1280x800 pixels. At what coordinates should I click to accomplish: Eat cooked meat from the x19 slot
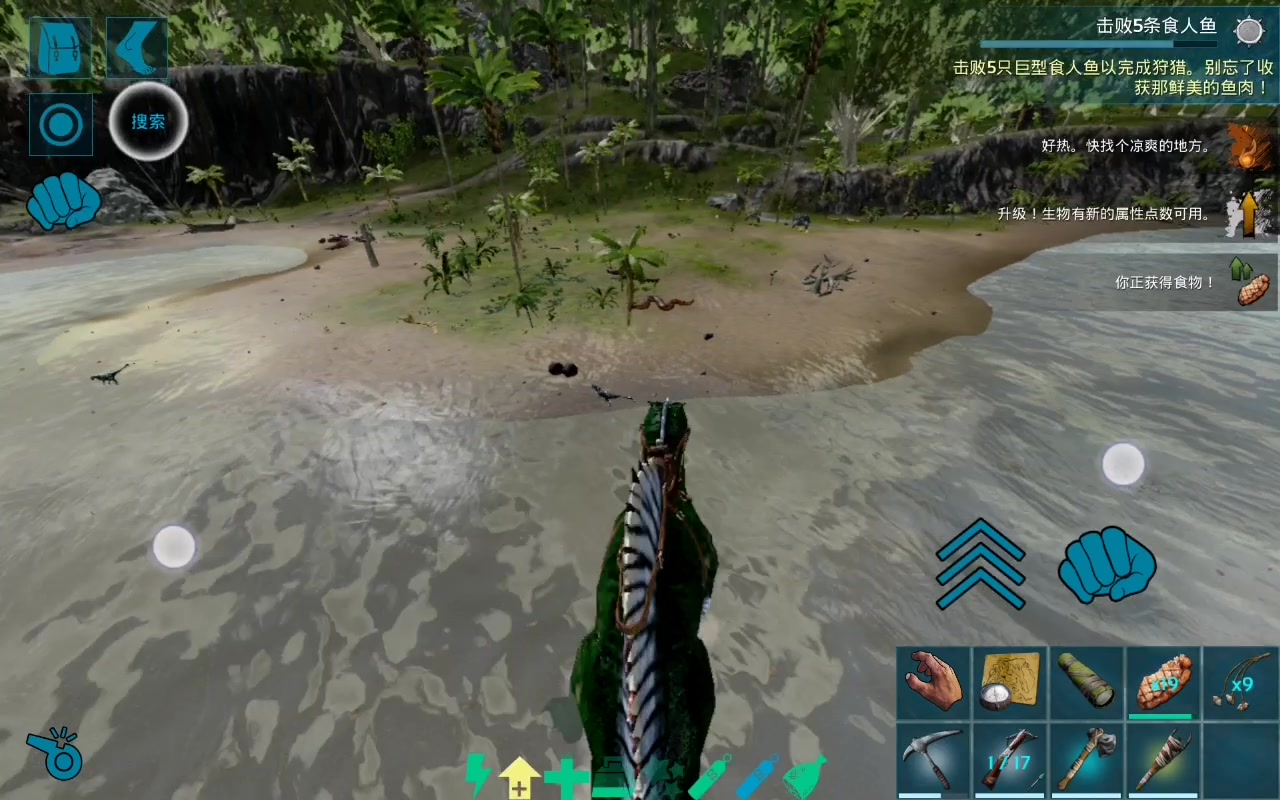(1163, 683)
